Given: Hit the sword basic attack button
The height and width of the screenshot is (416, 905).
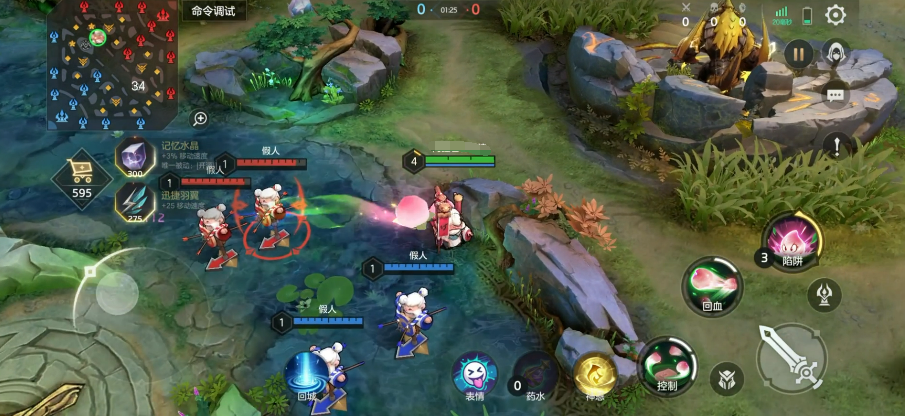Looking at the screenshot, I should click(791, 357).
